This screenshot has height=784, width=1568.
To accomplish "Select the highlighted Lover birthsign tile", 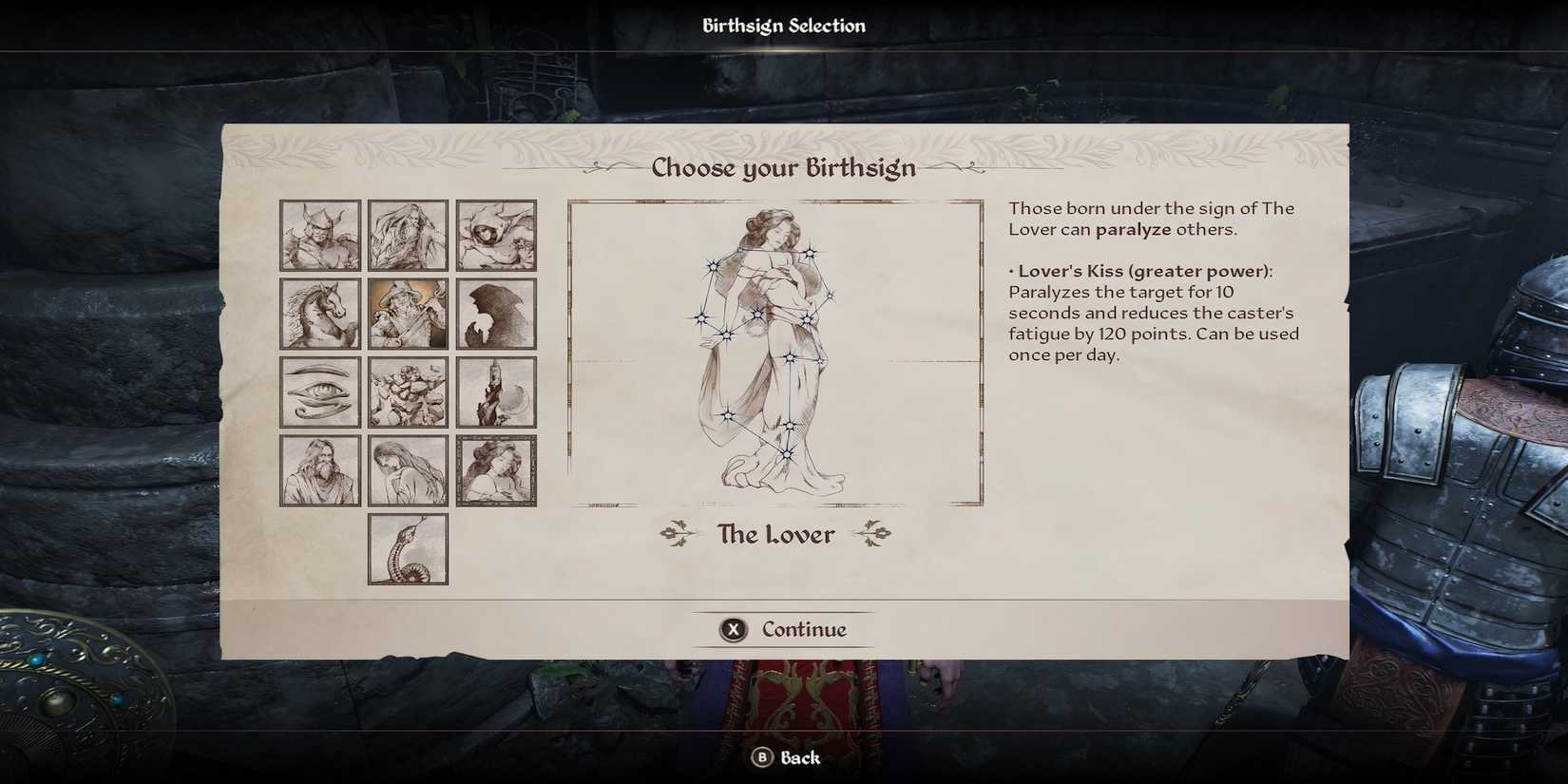I will 496,469.
